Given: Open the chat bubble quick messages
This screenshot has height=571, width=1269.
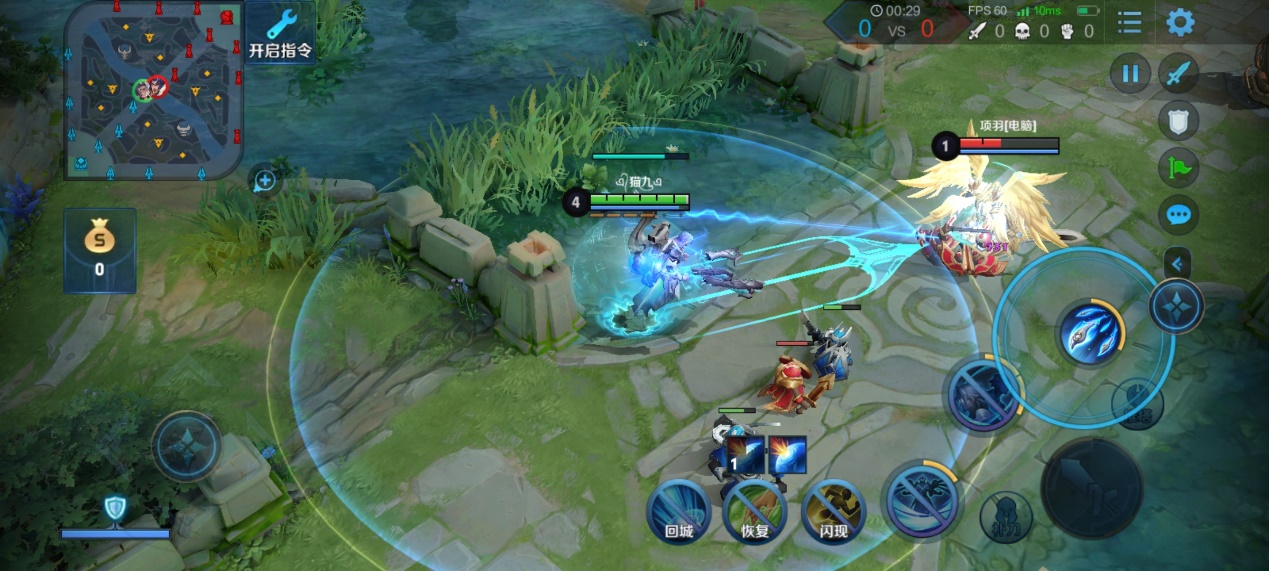Looking at the screenshot, I should (x=1179, y=214).
